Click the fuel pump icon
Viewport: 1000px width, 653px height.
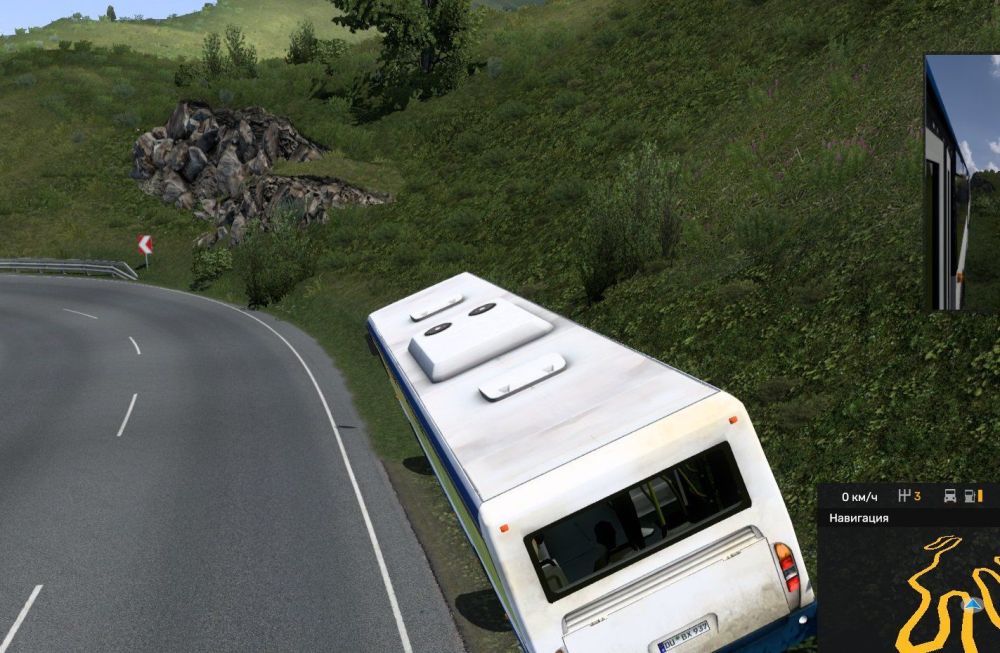(x=970, y=496)
